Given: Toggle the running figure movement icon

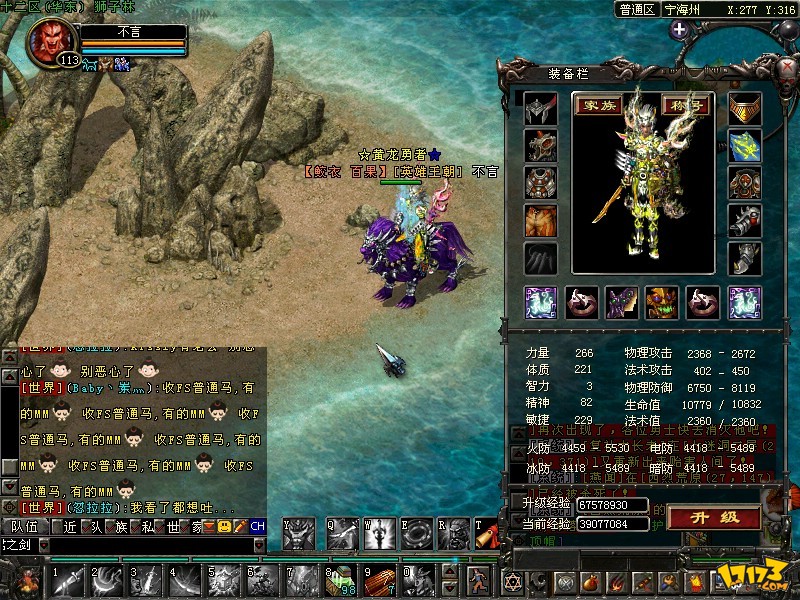Looking at the screenshot, I should pyautogui.click(x=480, y=579).
